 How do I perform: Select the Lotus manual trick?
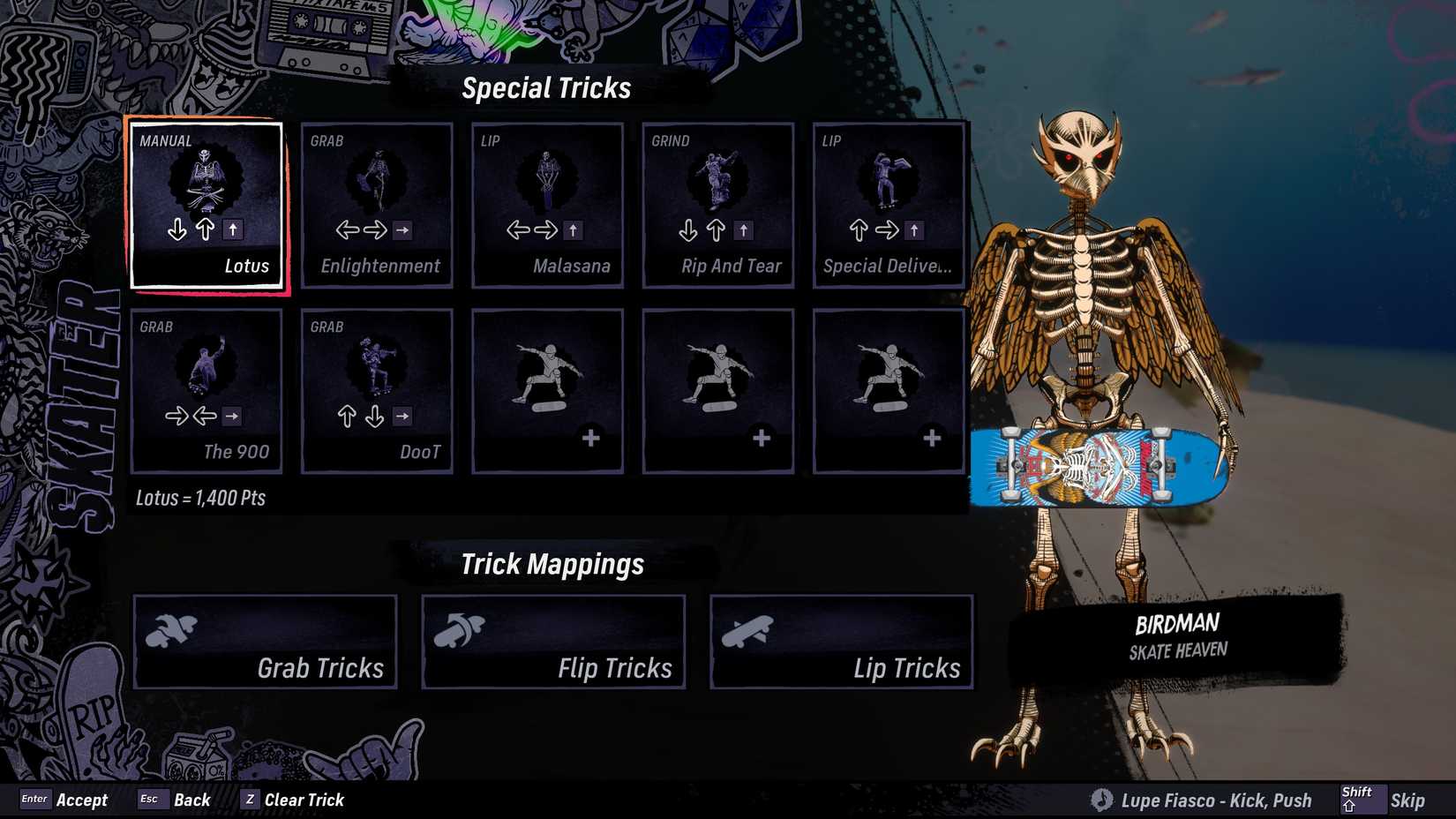206,205
